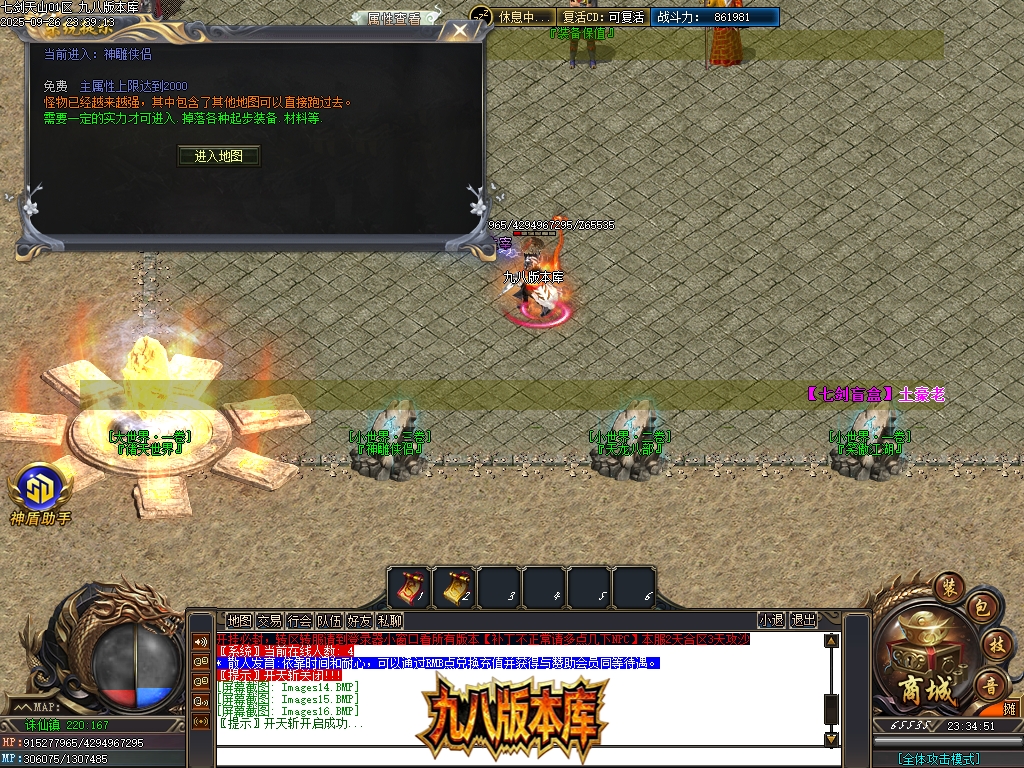Open the 属性查看 attribute viewer
This screenshot has height=768, width=1024.
click(x=393, y=18)
